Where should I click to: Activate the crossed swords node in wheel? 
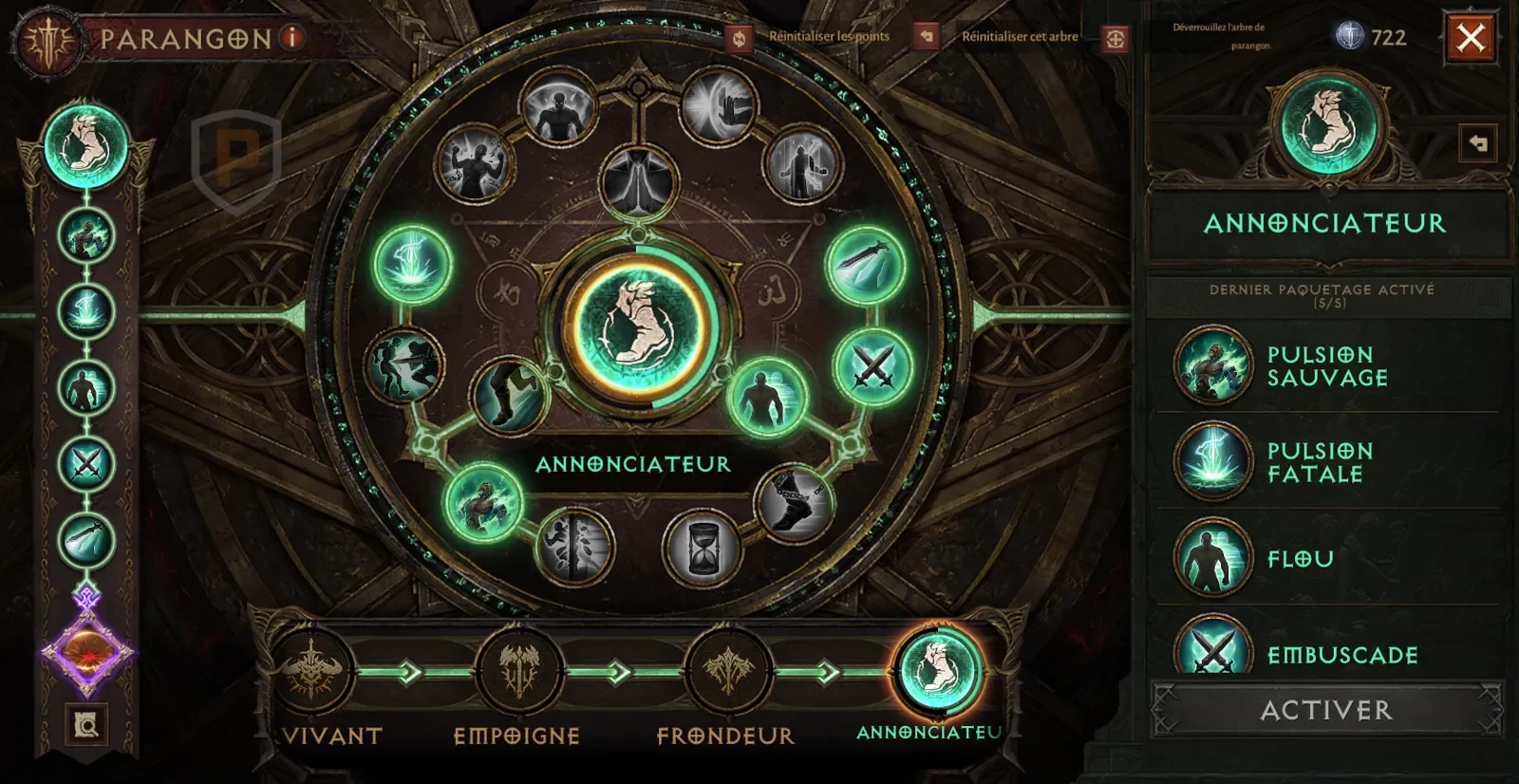coord(873,366)
